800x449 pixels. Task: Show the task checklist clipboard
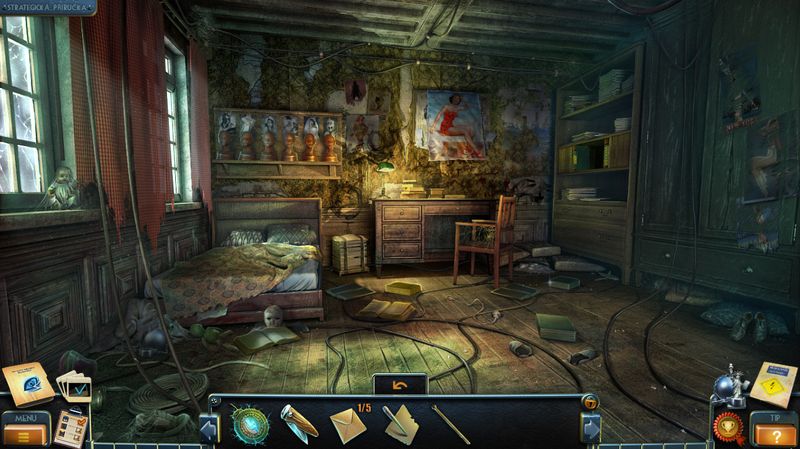(x=72, y=426)
